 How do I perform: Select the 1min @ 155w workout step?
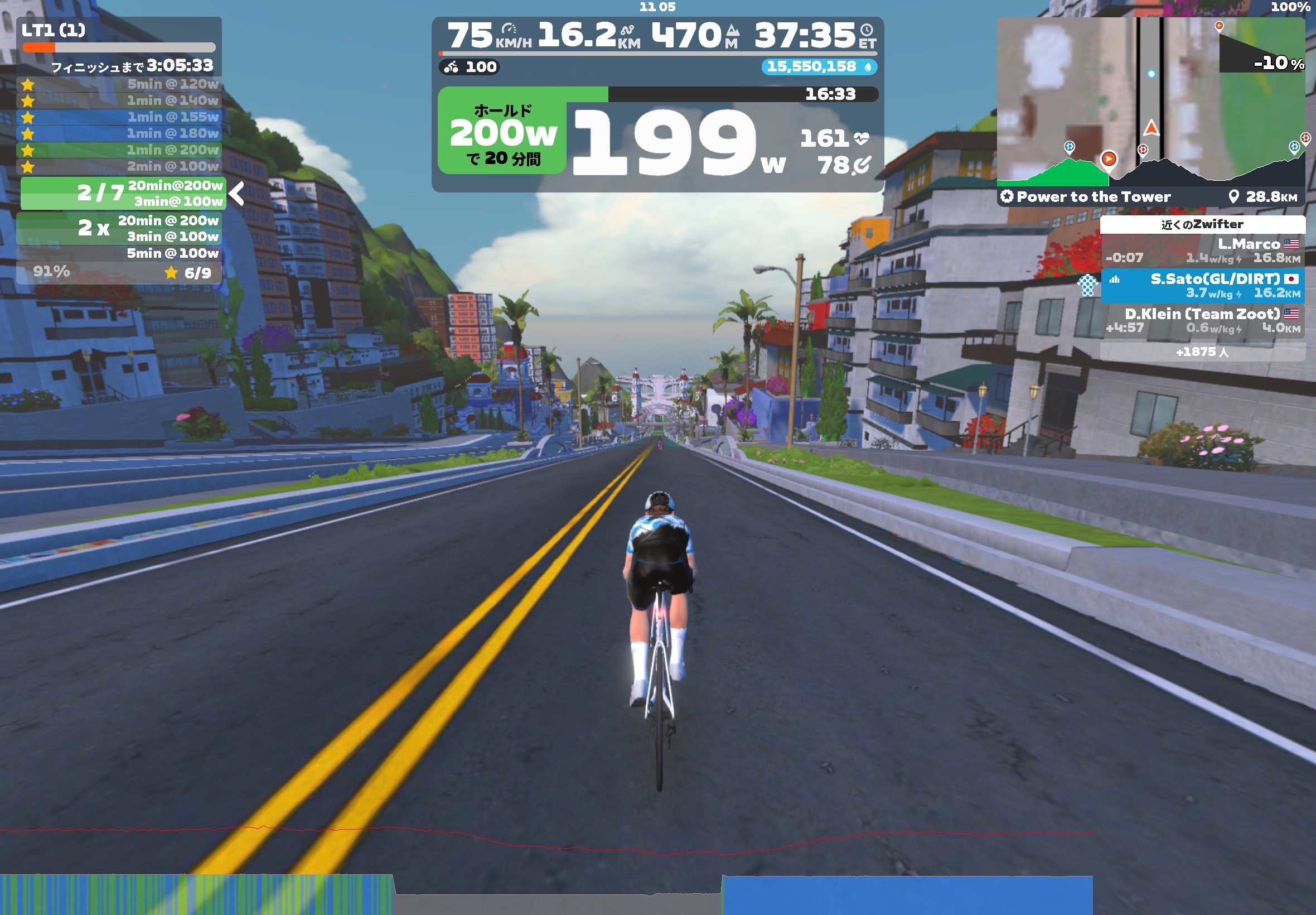(x=120, y=118)
